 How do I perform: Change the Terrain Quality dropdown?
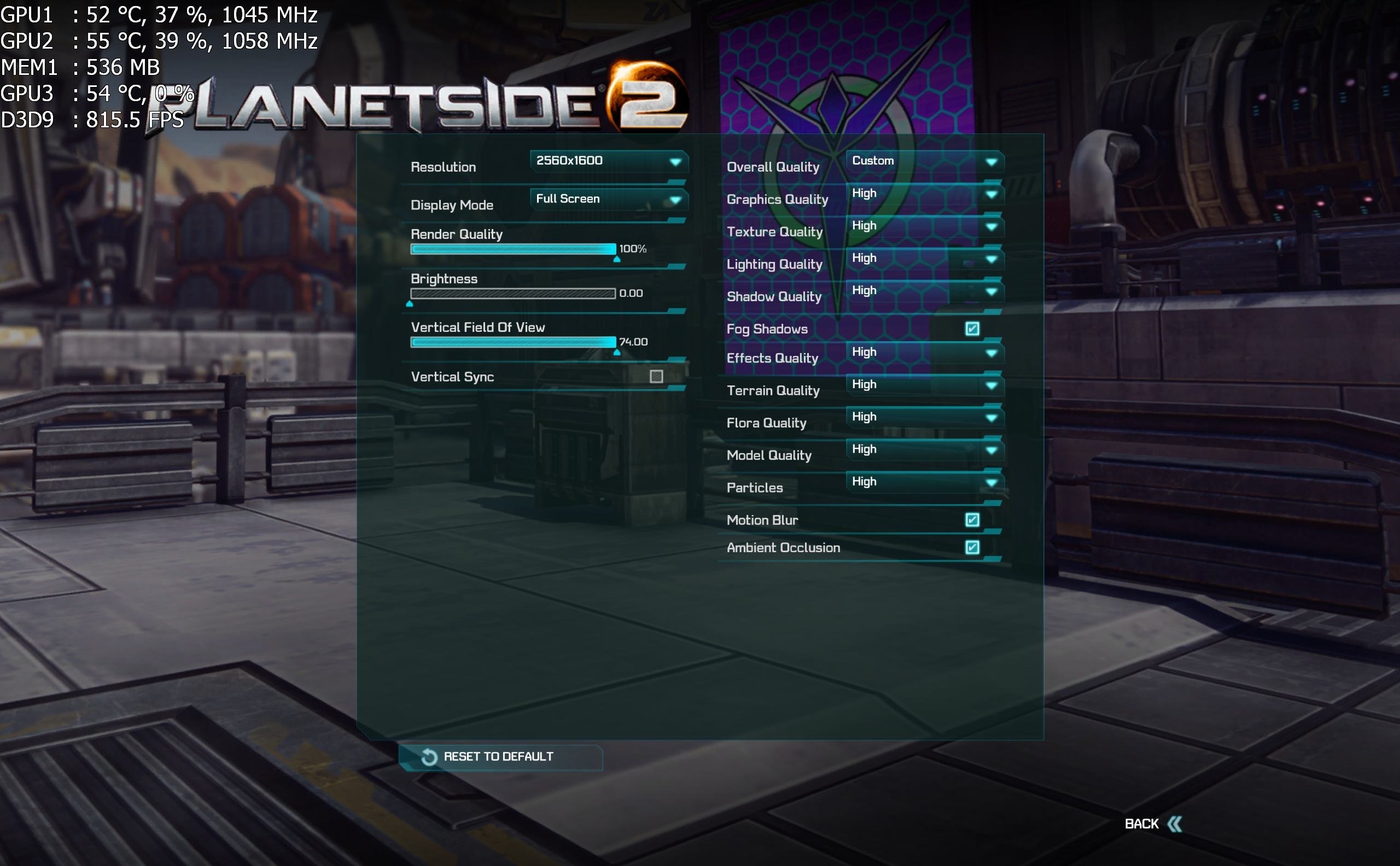(x=924, y=385)
